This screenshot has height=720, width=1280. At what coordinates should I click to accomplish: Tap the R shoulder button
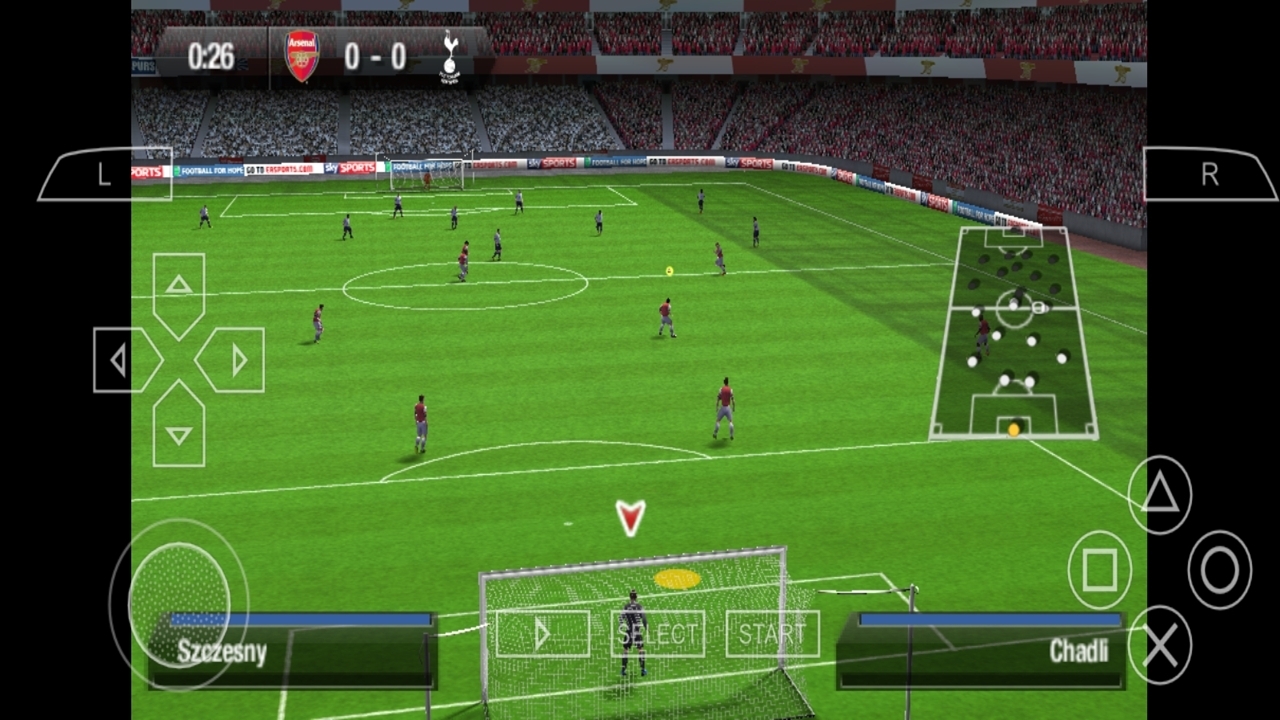pyautogui.click(x=1209, y=175)
